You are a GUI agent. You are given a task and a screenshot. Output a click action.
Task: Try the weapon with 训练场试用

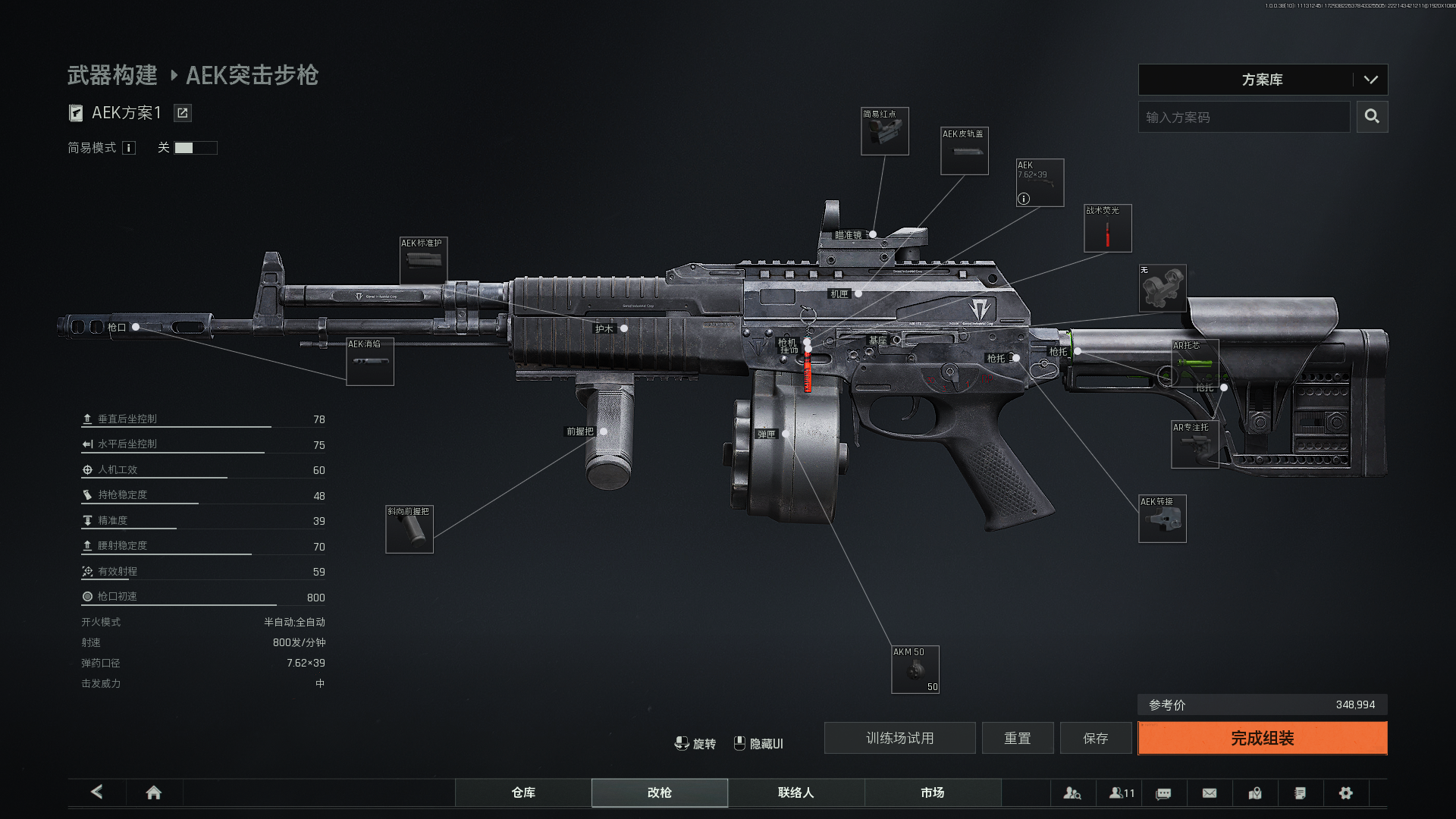[x=899, y=738]
